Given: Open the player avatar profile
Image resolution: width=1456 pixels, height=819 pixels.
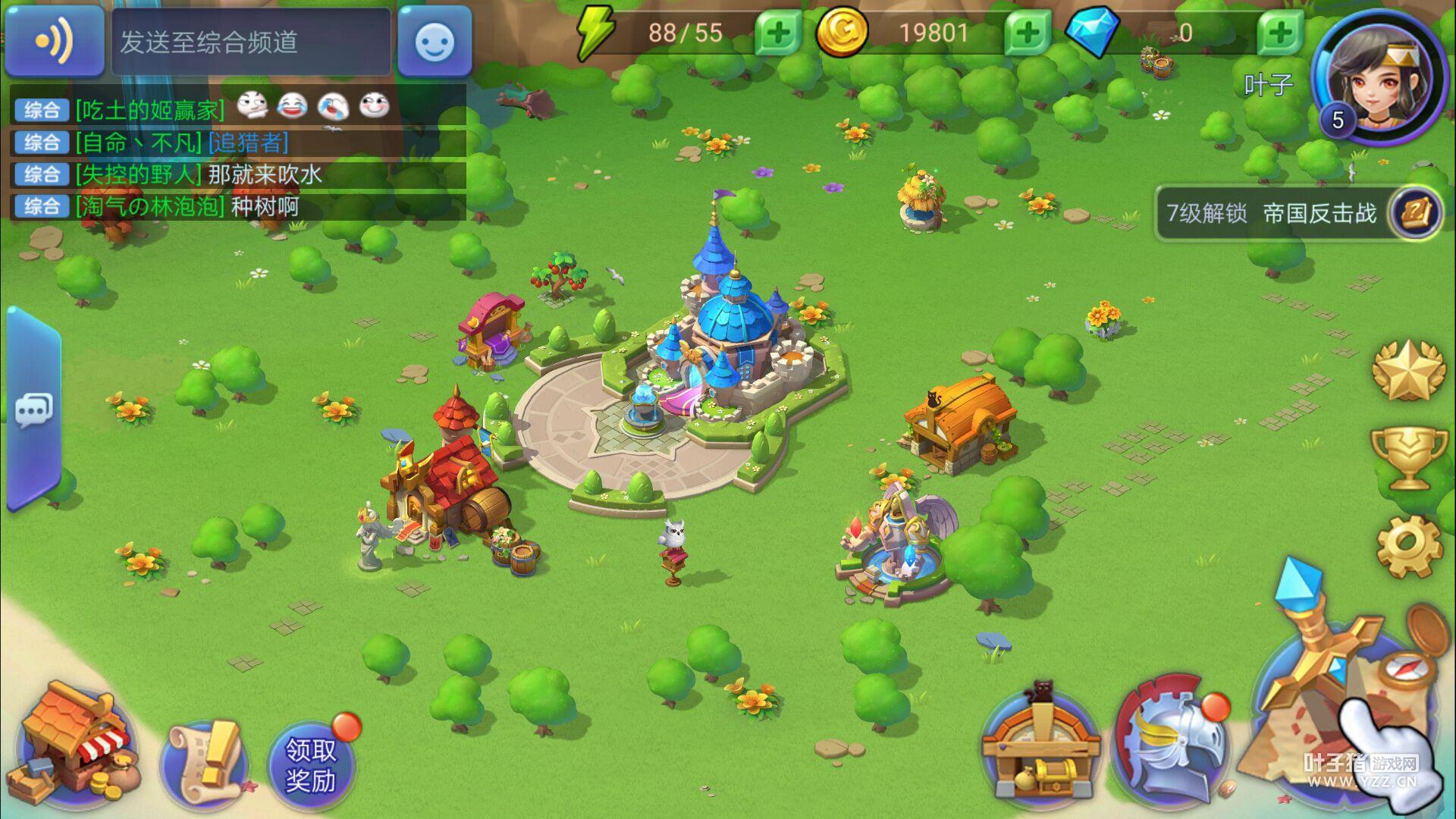Looking at the screenshot, I should coord(1380,80).
